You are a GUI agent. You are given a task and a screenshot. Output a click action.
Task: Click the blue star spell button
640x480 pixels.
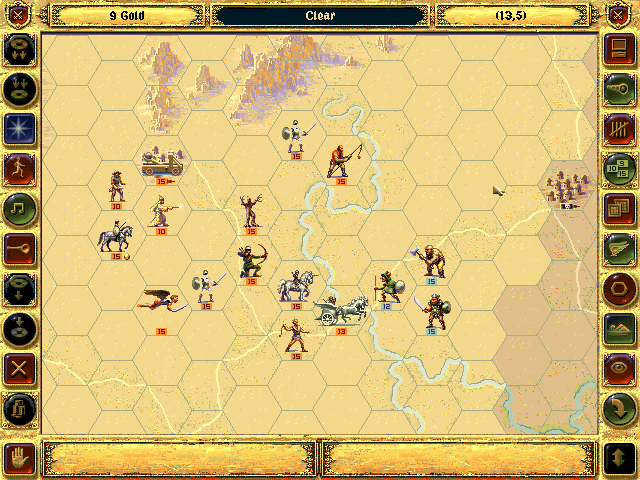pos(20,128)
